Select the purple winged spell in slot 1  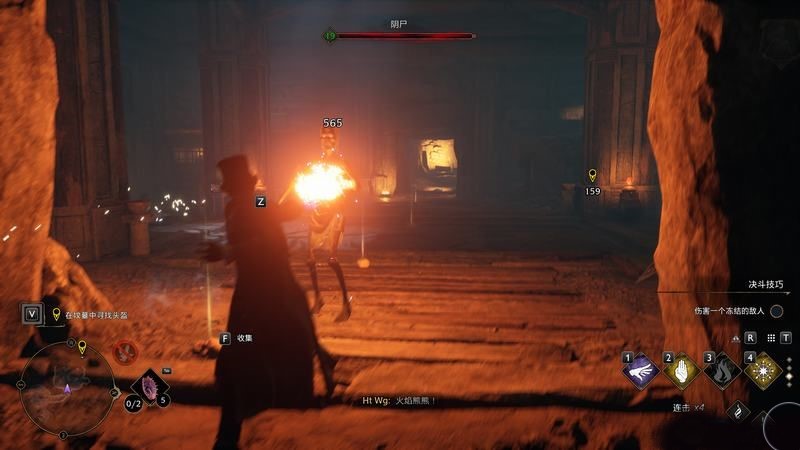click(640, 371)
